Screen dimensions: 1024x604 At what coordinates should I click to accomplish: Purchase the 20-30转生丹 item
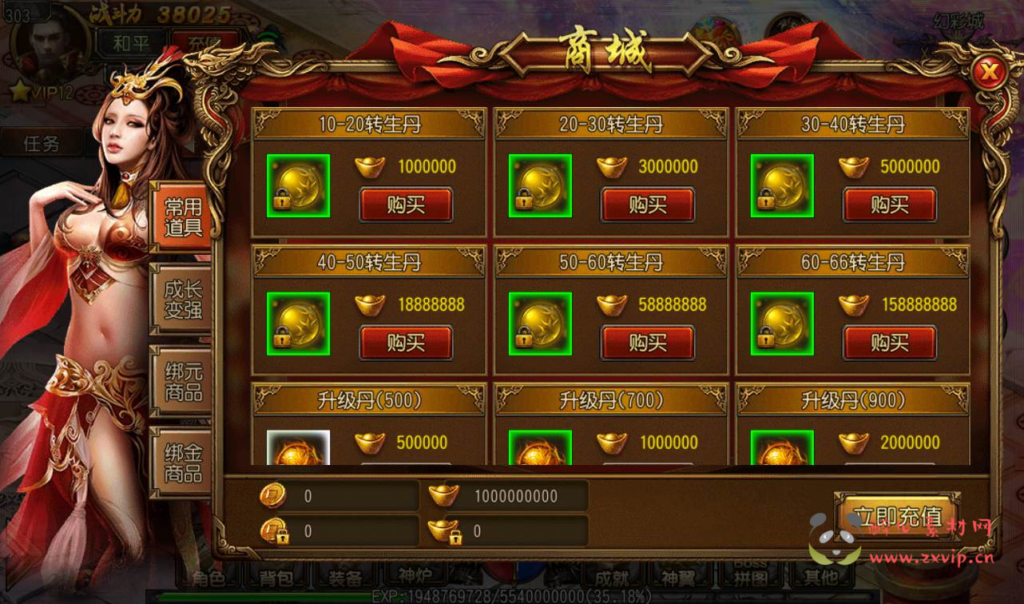(647, 205)
